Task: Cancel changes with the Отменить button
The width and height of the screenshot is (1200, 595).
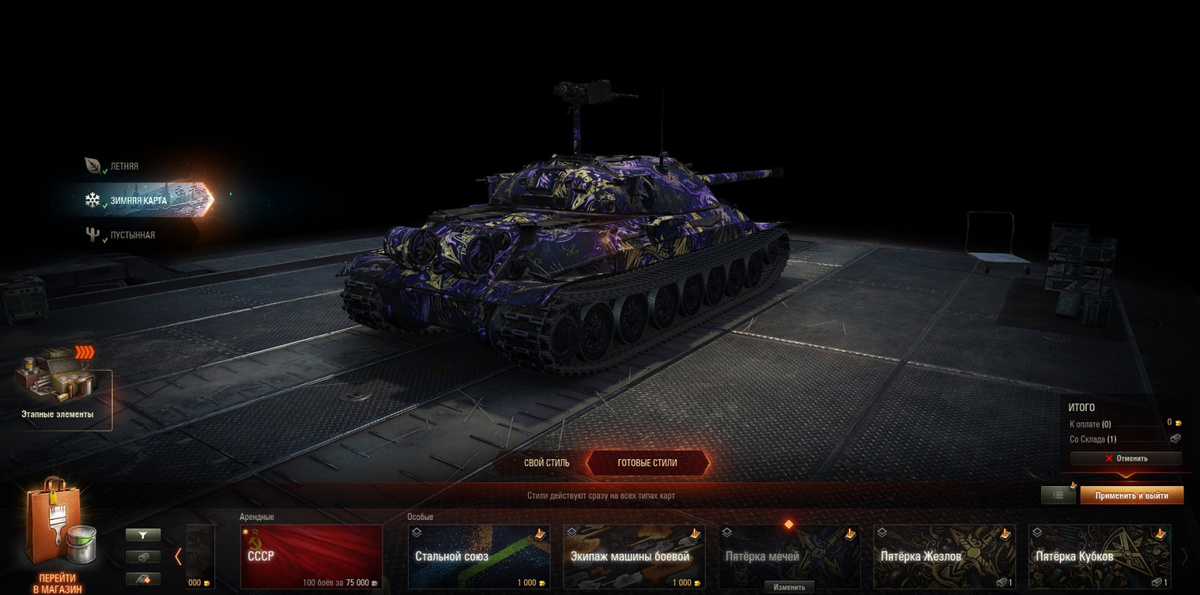Action: click(x=1126, y=458)
